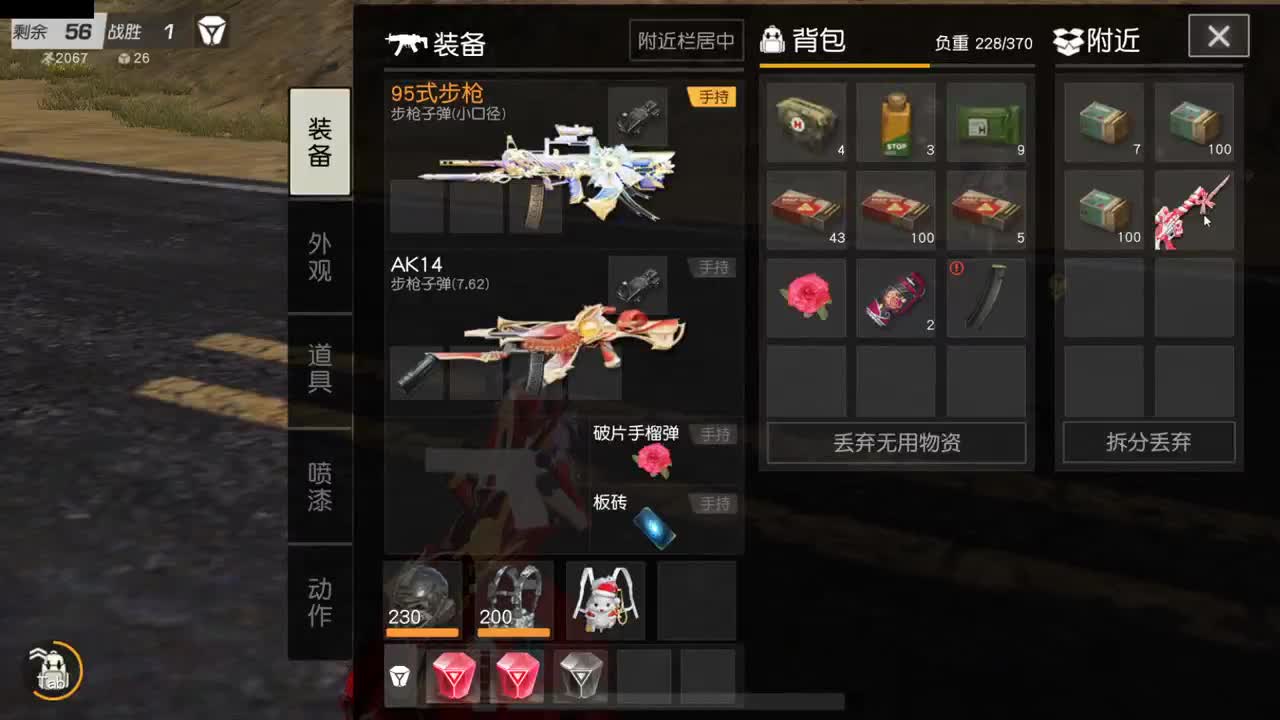Select the machete in the backpack
This screenshot has height=720, width=1280.
pyautogui.click(x=986, y=297)
